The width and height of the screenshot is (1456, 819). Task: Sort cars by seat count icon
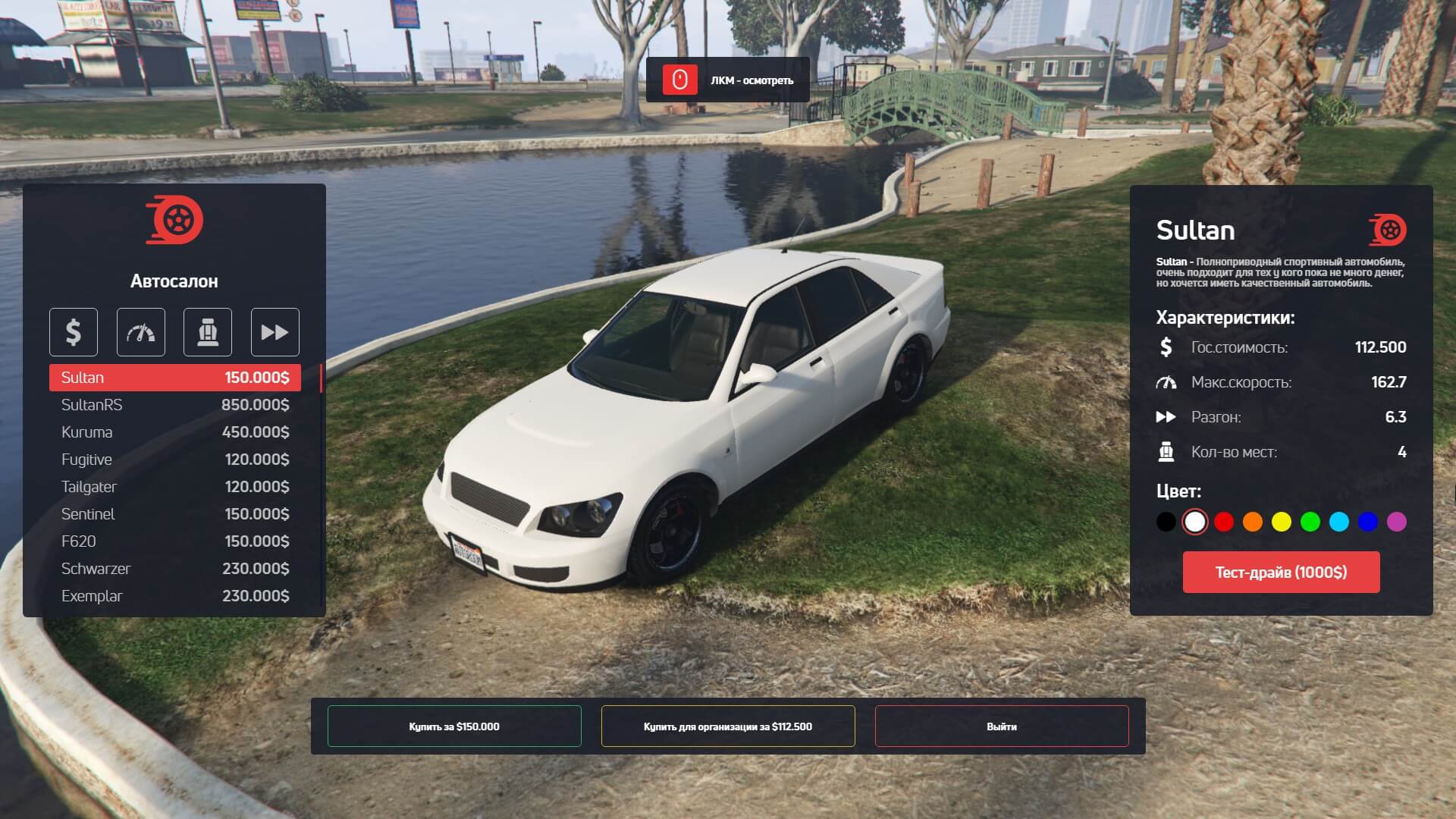pos(208,332)
